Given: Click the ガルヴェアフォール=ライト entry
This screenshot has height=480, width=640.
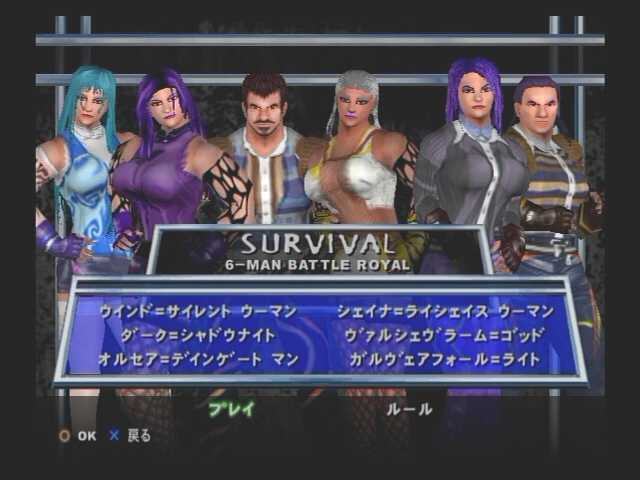Looking at the screenshot, I should pos(444,359).
